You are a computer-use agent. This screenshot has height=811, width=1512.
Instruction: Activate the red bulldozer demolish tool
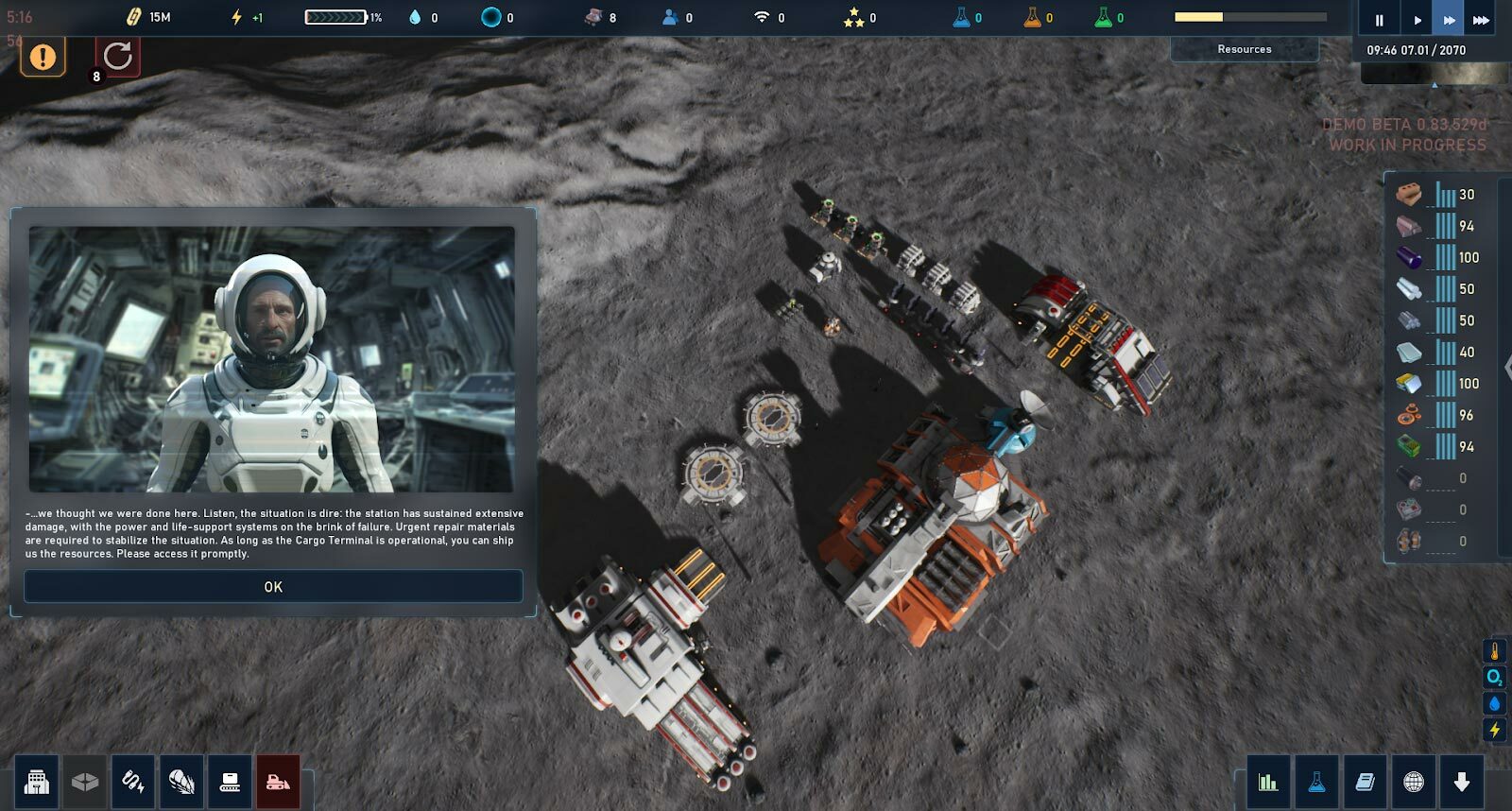point(278,782)
